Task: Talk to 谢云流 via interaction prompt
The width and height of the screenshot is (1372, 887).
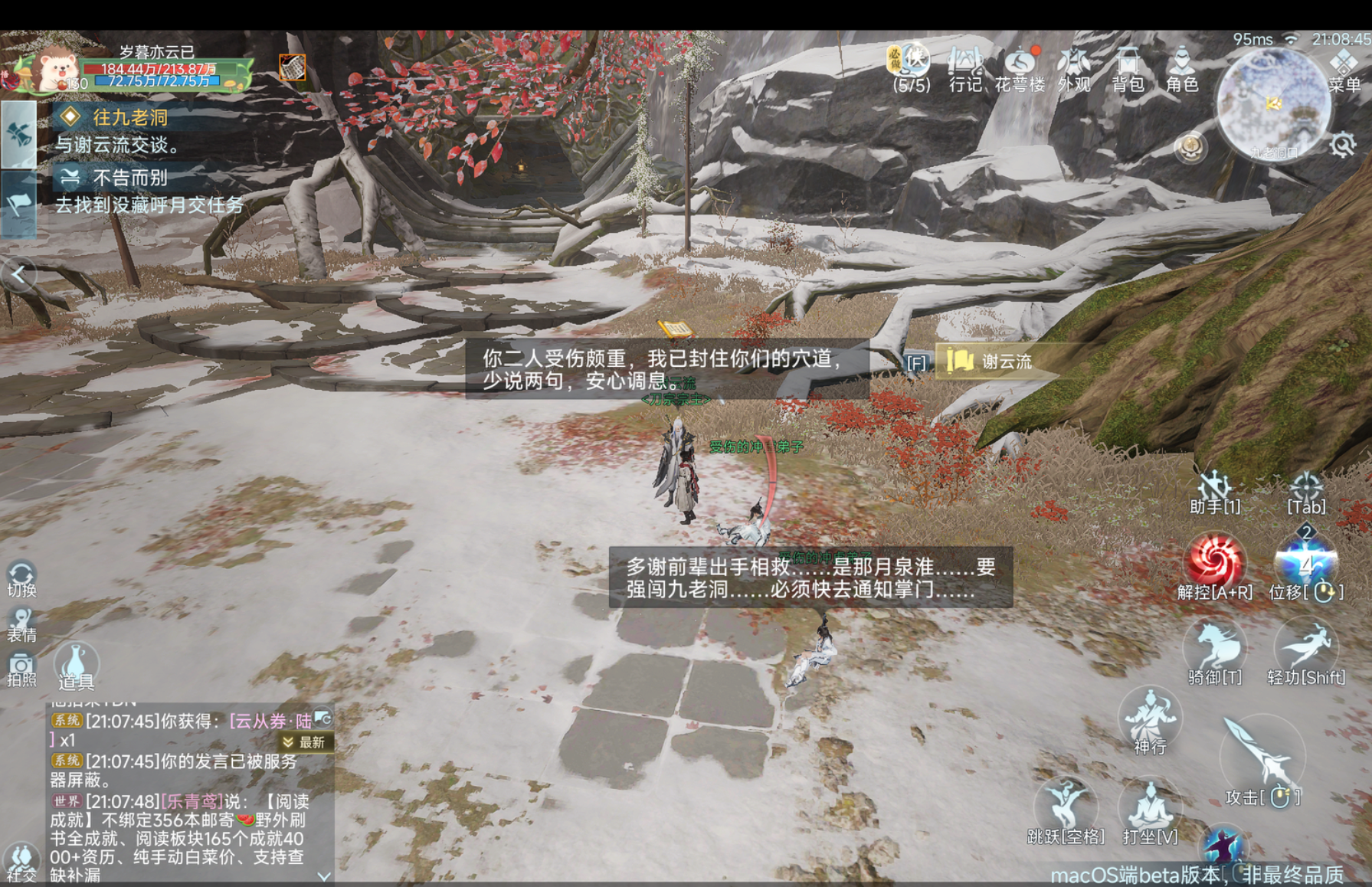Action: click(994, 362)
